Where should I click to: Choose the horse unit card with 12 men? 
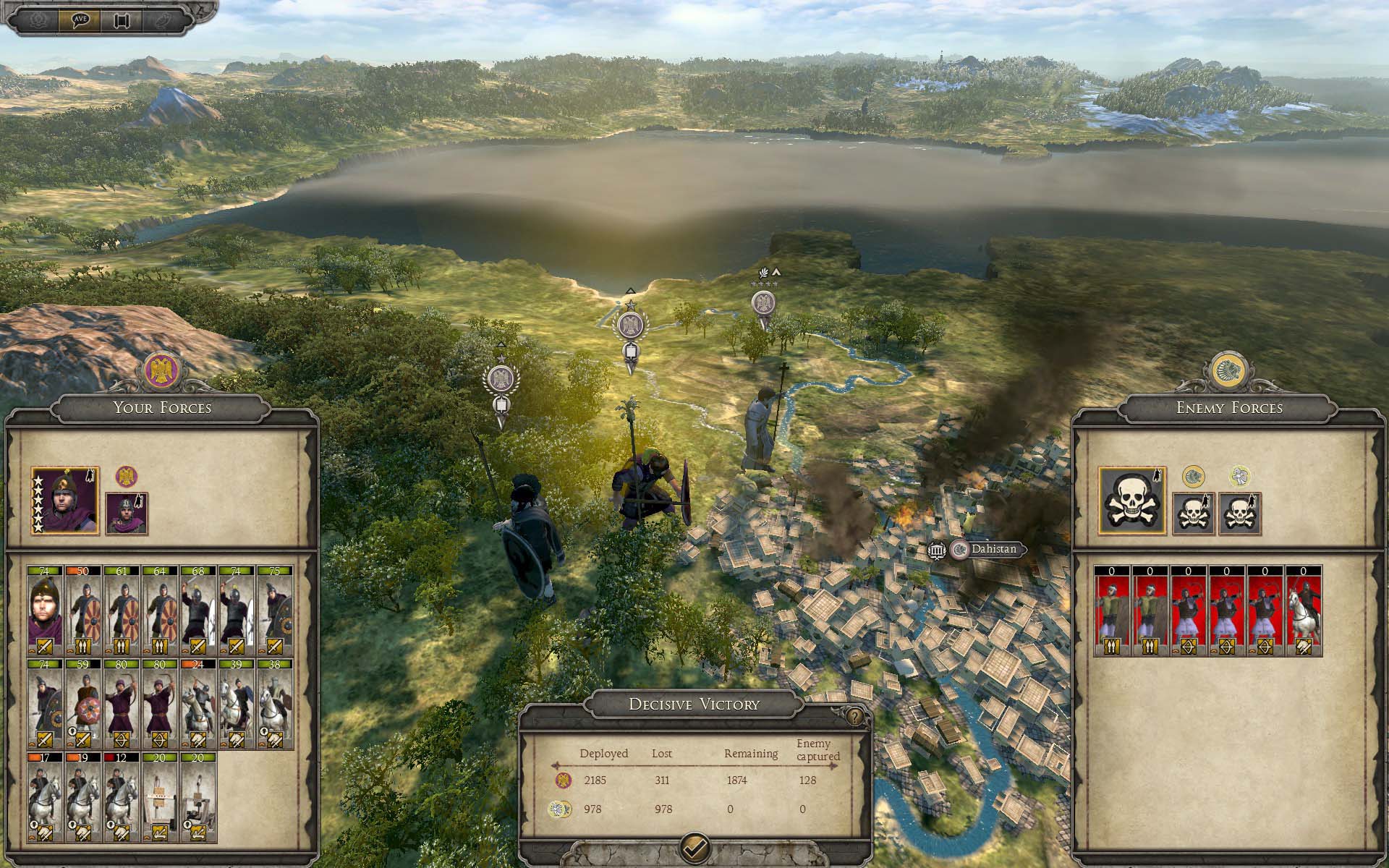(121, 797)
